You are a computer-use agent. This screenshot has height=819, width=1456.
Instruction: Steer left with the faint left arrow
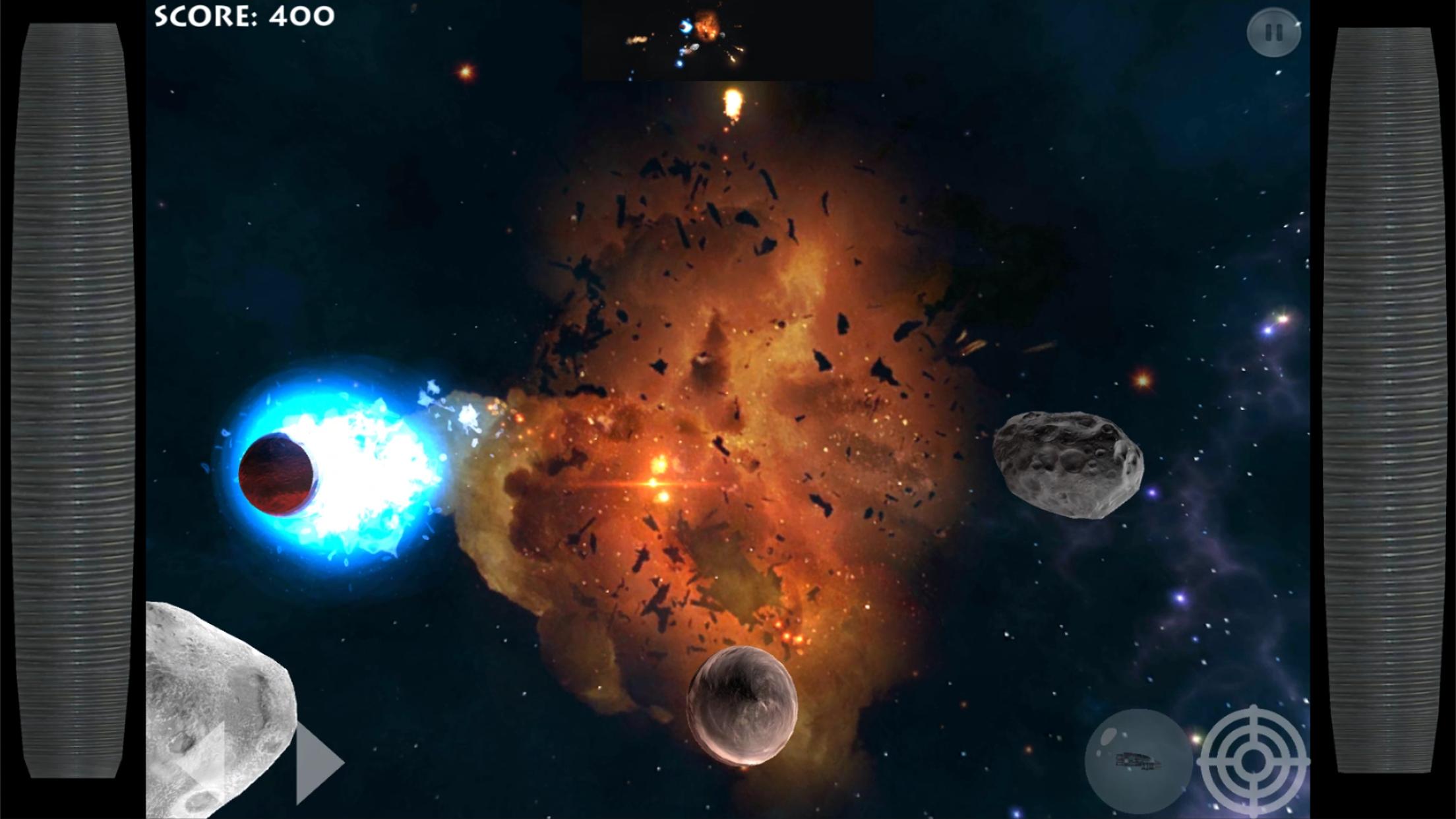[204, 763]
